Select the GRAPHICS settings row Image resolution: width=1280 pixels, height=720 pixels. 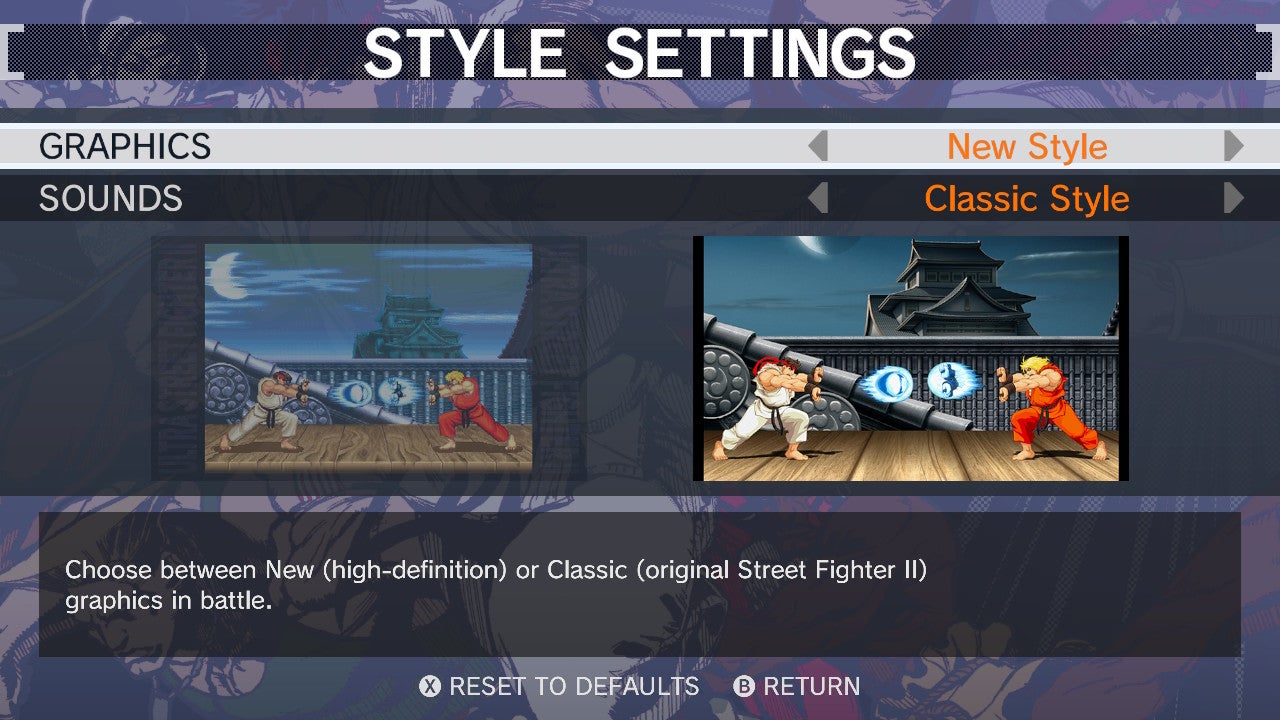coord(125,146)
